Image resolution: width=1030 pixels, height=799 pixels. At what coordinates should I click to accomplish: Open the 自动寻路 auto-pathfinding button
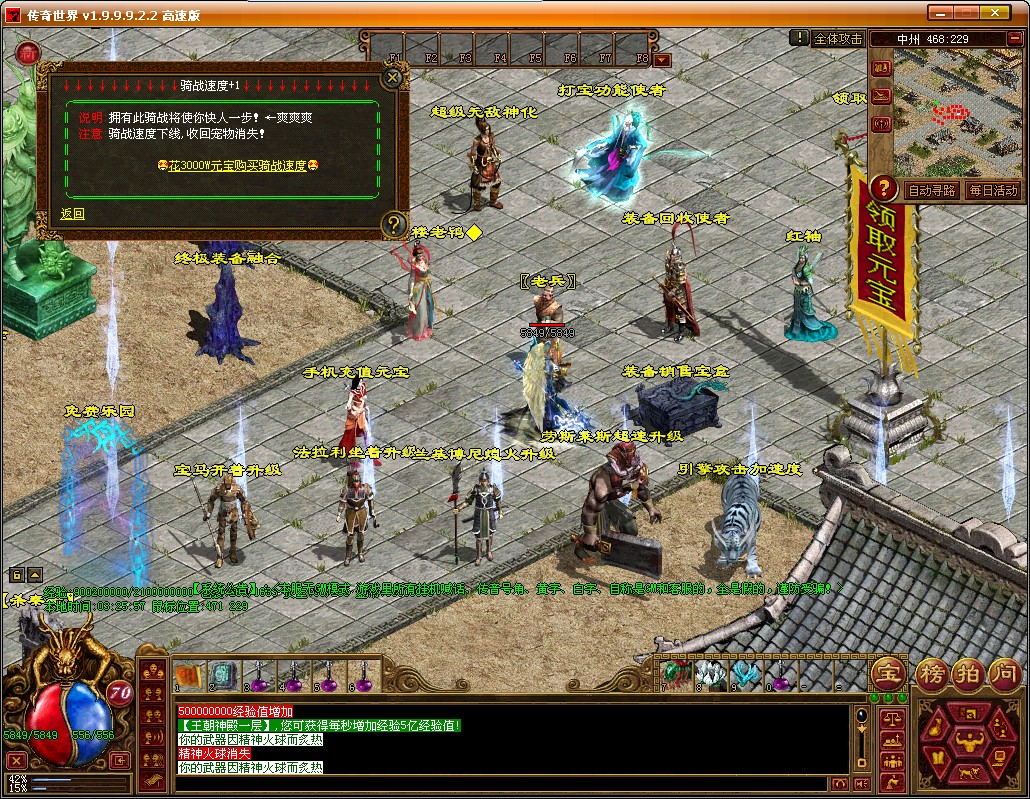[931, 190]
